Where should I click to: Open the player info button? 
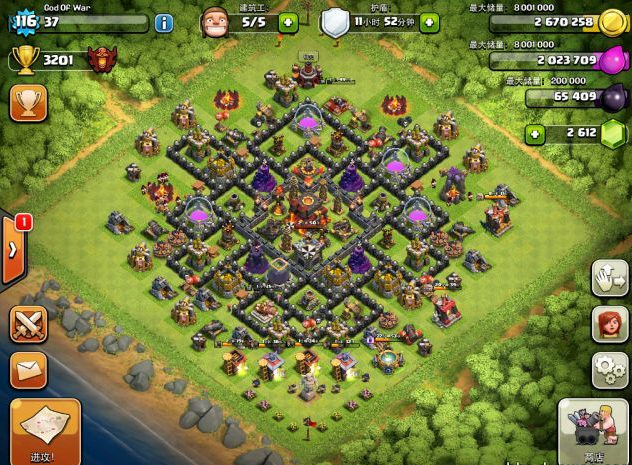pyautogui.click(x=165, y=23)
